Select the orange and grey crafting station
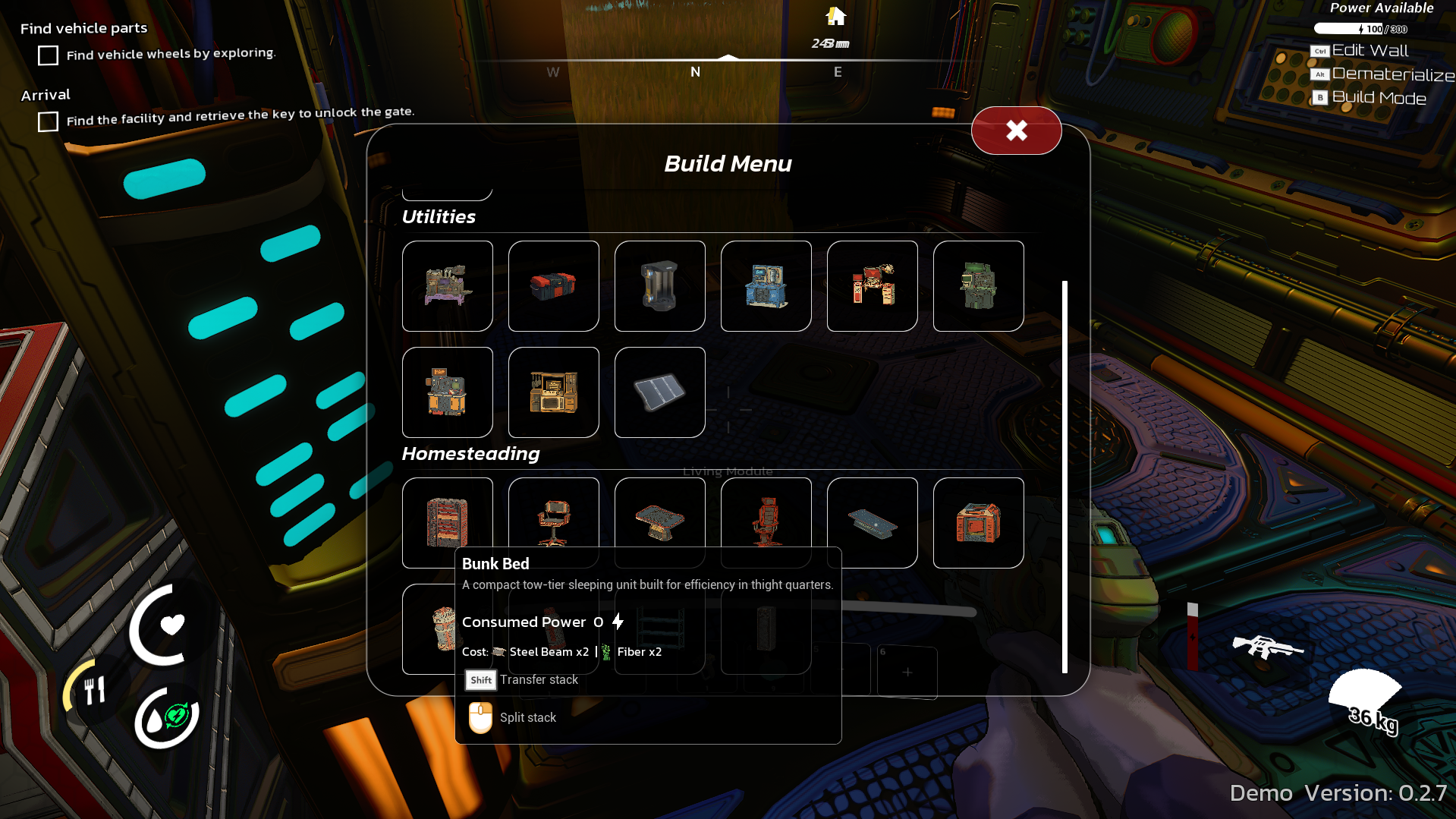The image size is (1456, 819). click(447, 392)
